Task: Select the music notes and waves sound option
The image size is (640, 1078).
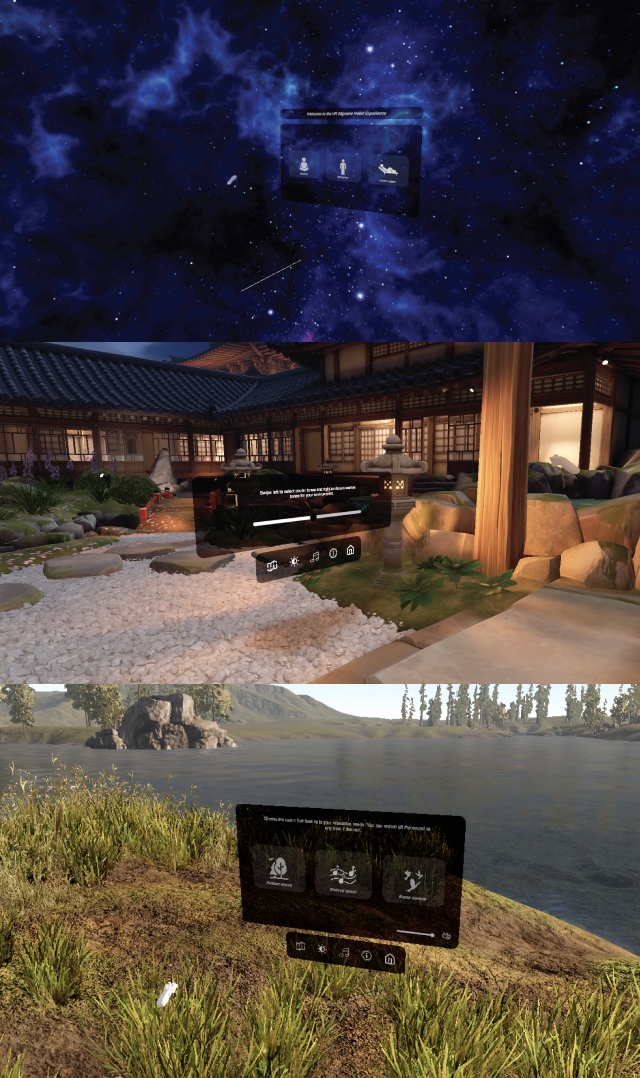Action: [343, 874]
